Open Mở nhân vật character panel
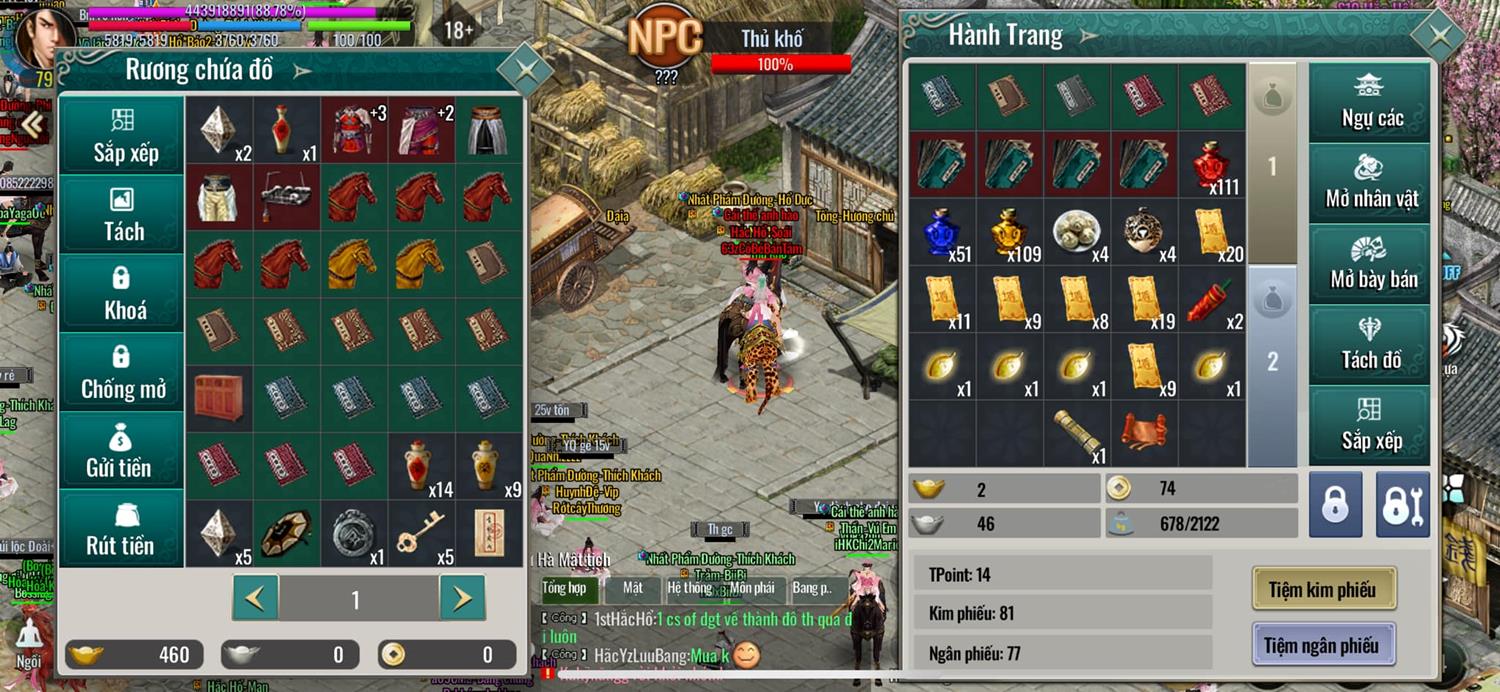1500x692 pixels. pyautogui.click(x=1371, y=182)
